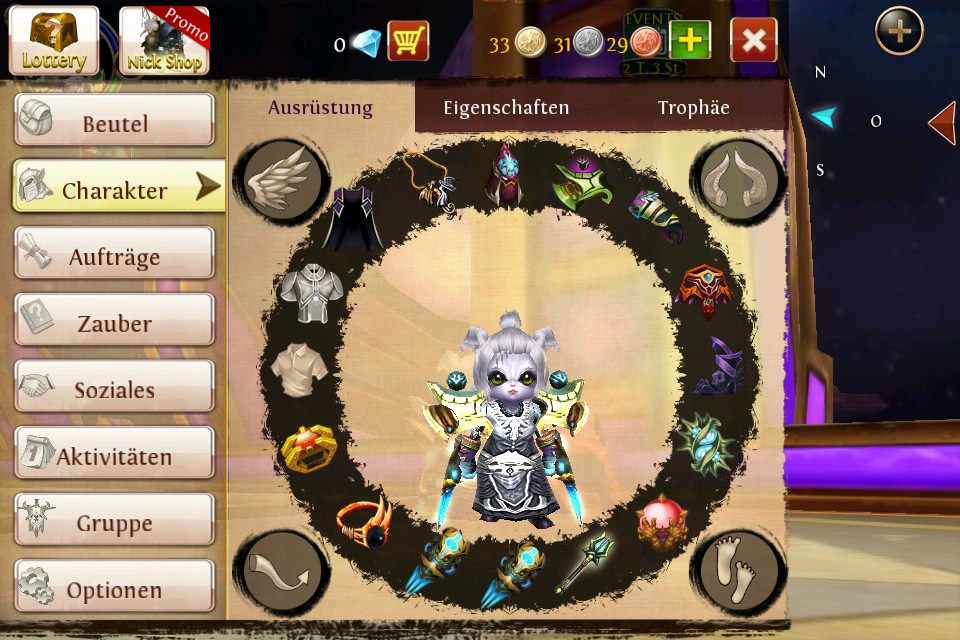Click the round plus button near compass
This screenshot has width=960, height=640.
(899, 31)
